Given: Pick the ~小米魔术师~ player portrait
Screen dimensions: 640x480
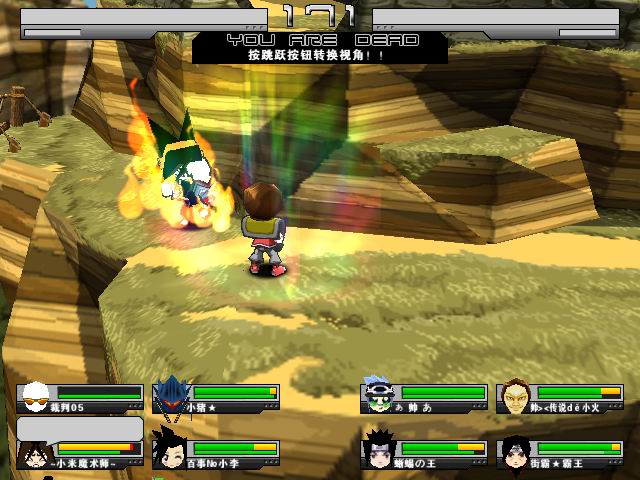Looking at the screenshot, I should click(34, 451).
